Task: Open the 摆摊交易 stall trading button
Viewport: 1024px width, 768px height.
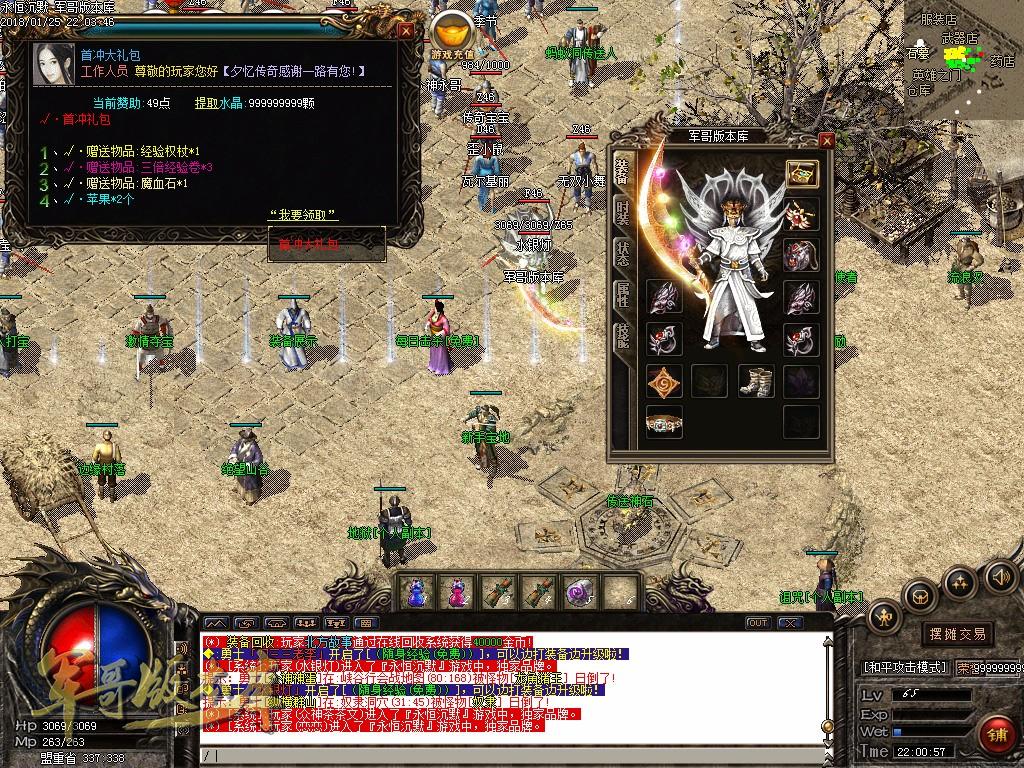Action: [957, 634]
